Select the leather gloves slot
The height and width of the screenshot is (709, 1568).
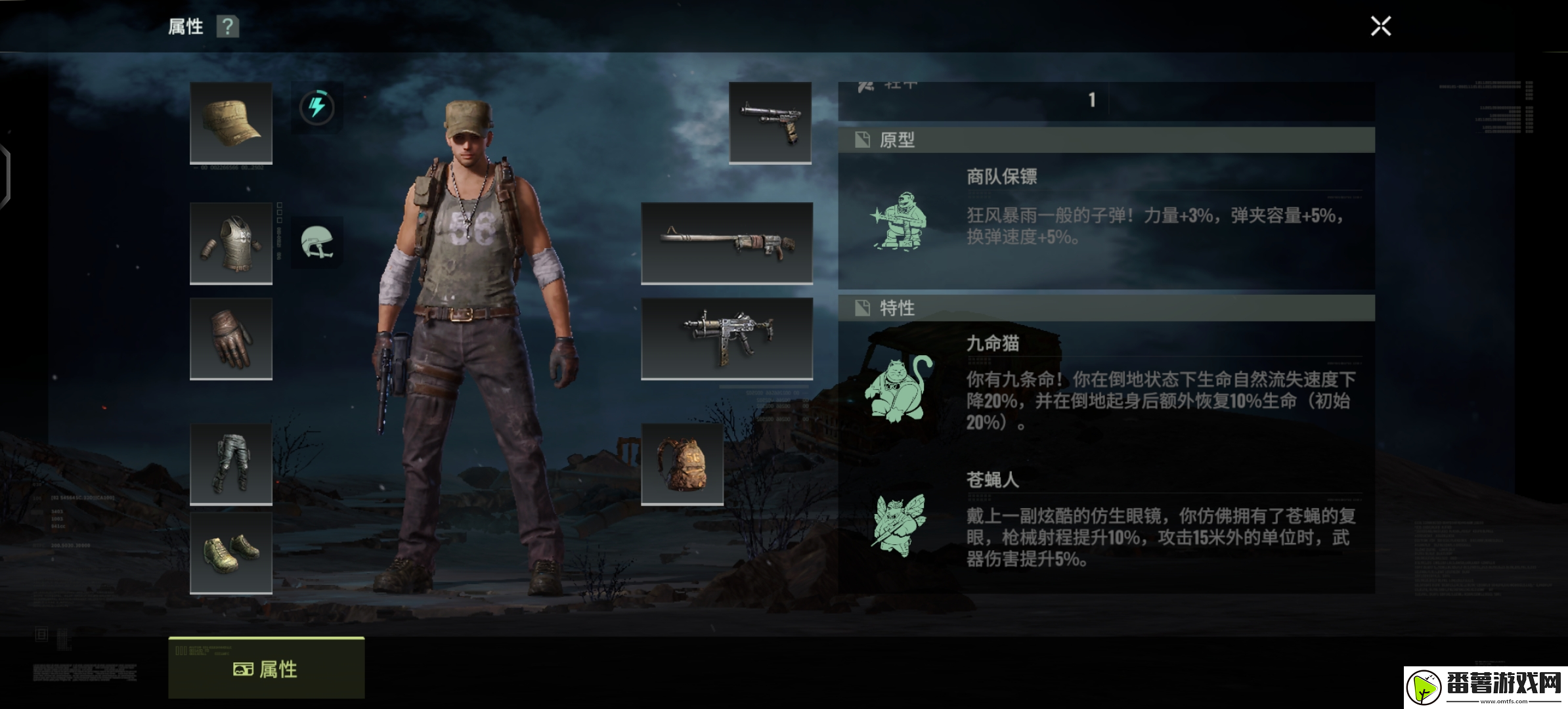pos(231,338)
